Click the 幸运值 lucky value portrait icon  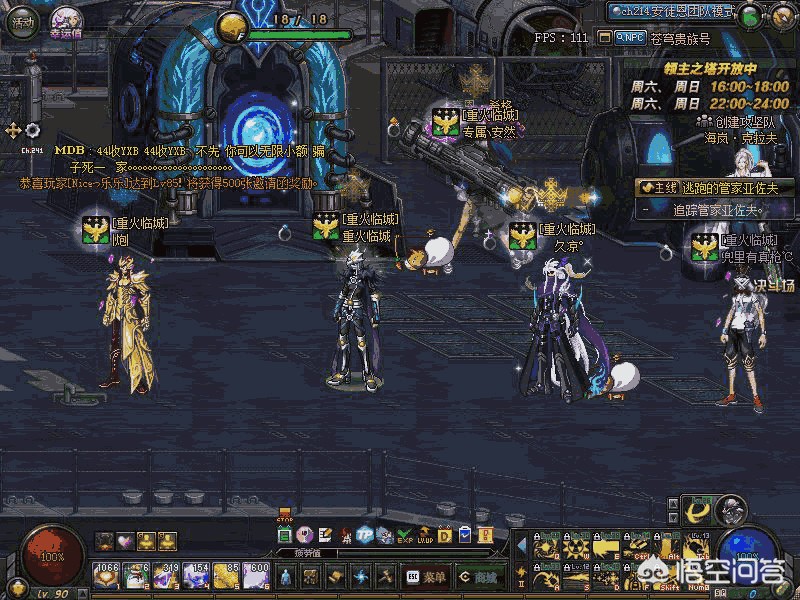point(66,20)
